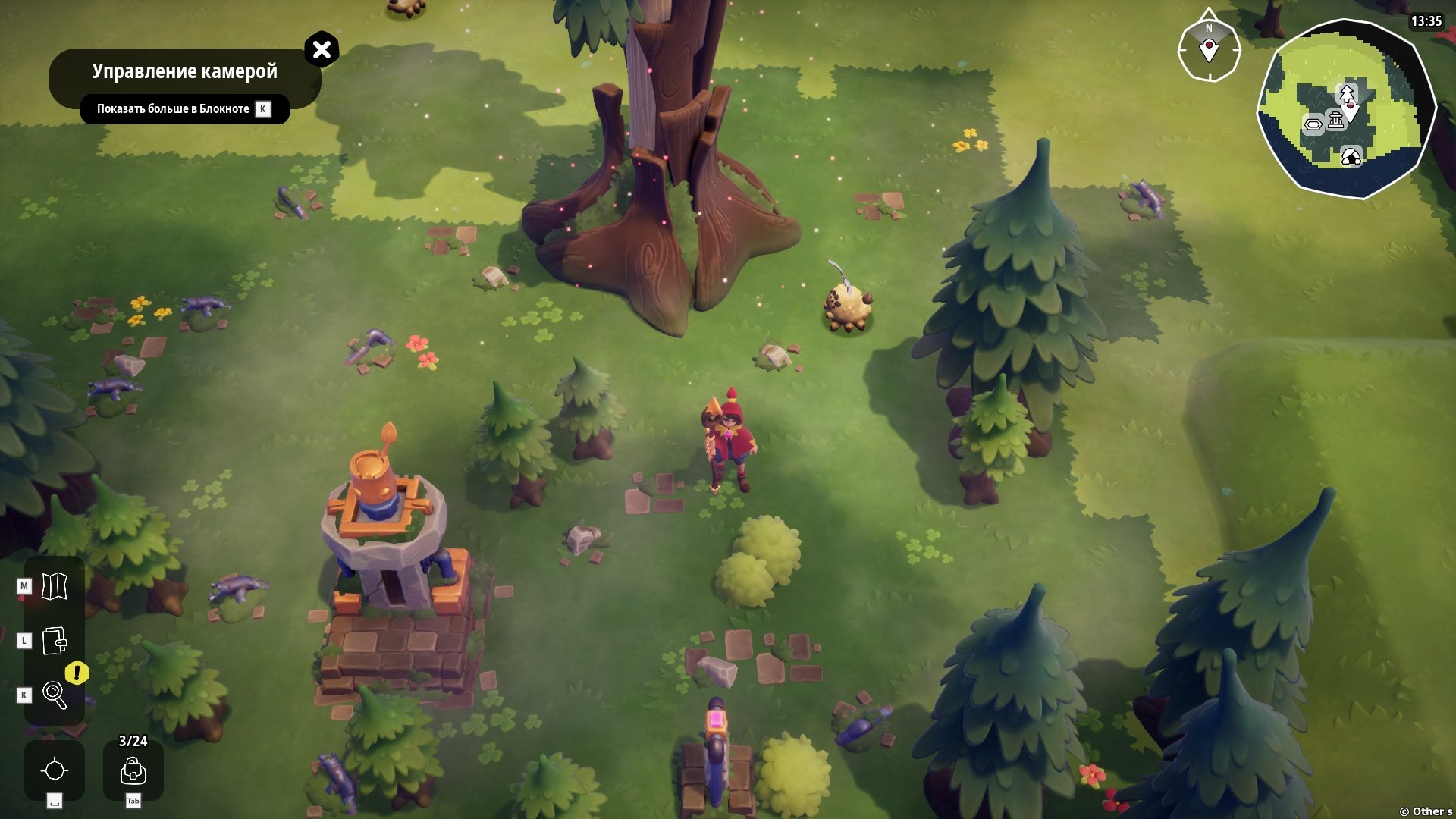Show more in the Notebook
Image resolution: width=1456 pixels, height=819 pixels.
[184, 109]
